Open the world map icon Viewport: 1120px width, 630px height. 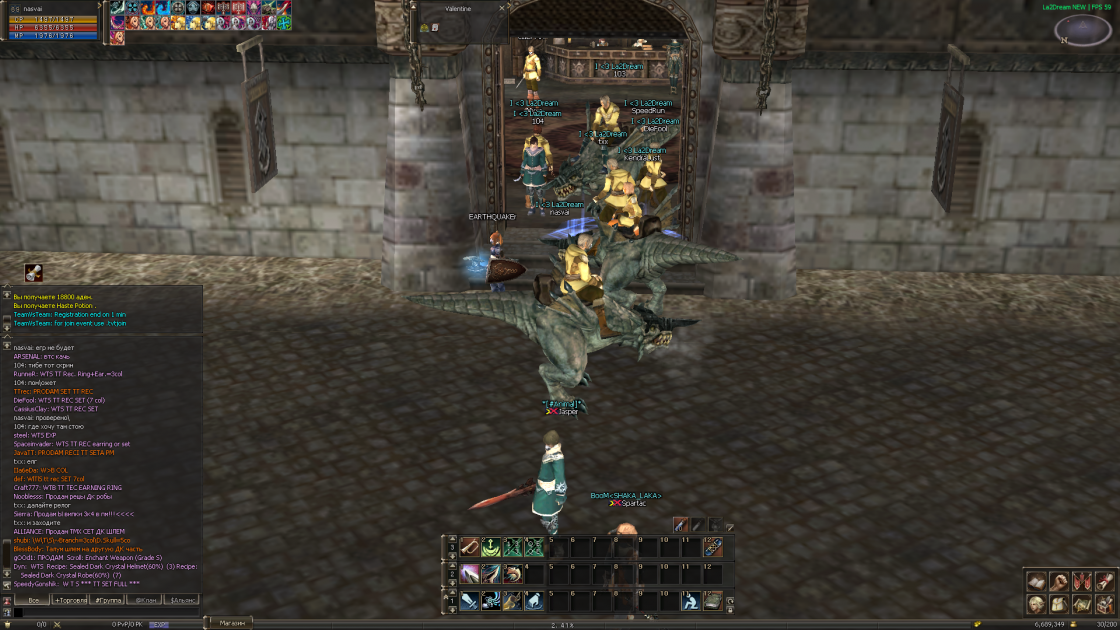[x=1082, y=604]
